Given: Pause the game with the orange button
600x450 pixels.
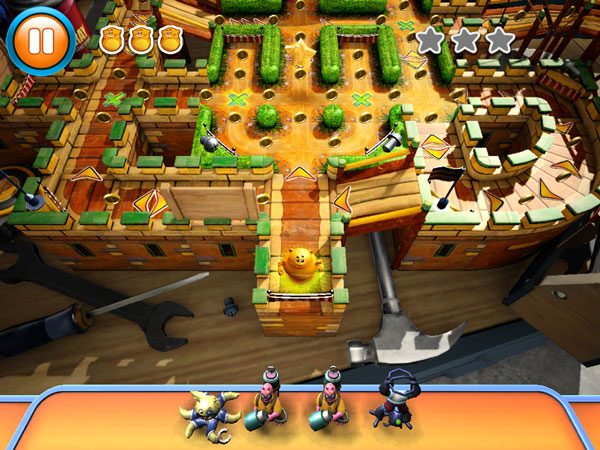Looking at the screenshot, I should (40, 40).
